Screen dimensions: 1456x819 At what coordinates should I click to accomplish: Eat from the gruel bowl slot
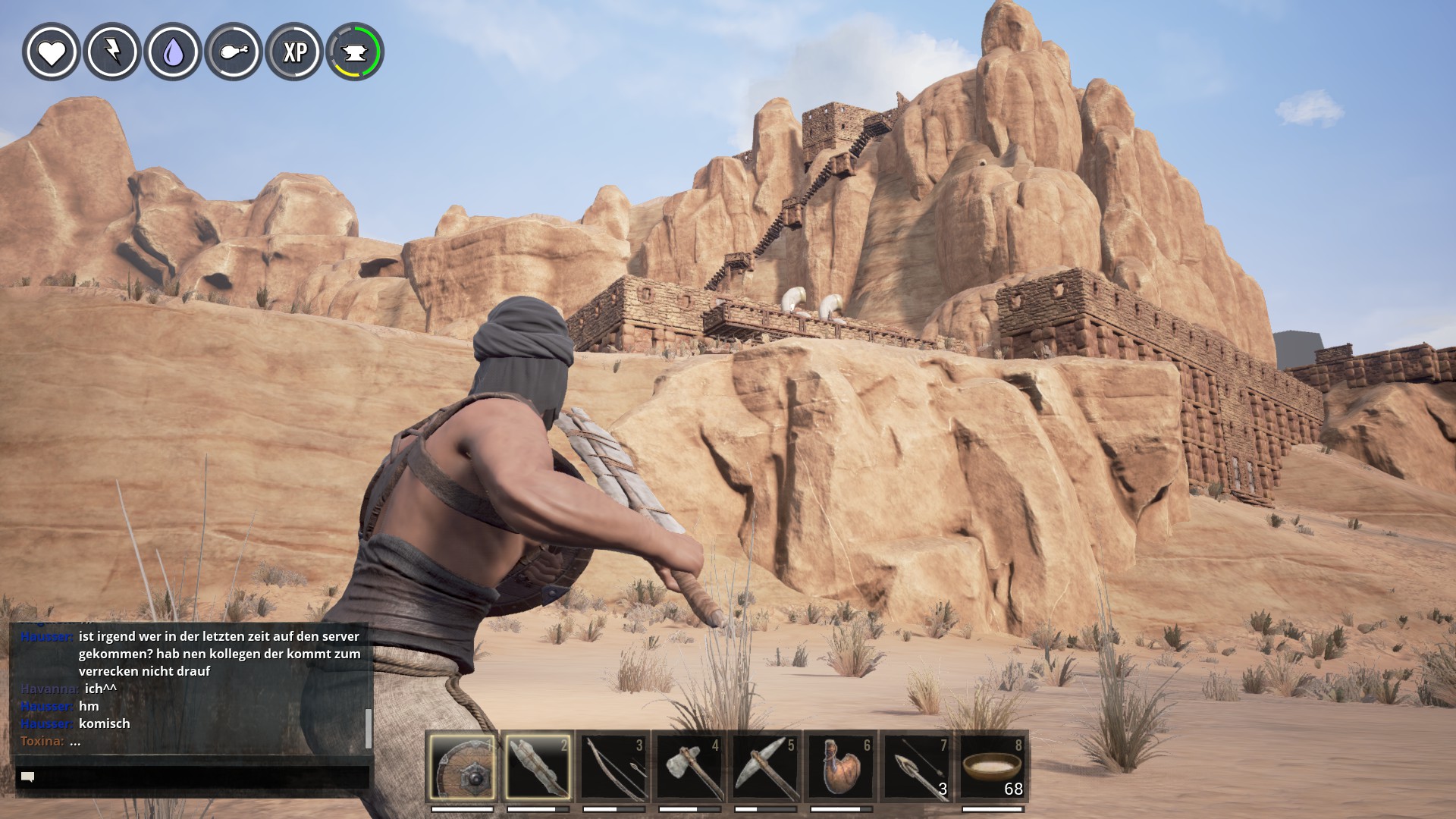[993, 767]
